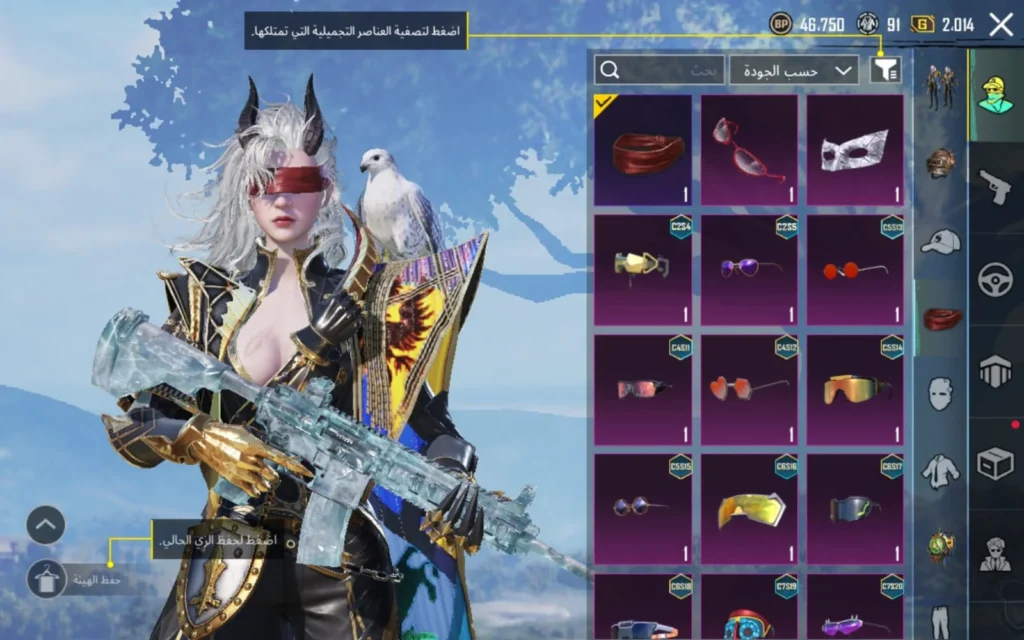
Task: Click the up-arrow expand button
Action: pos(46,525)
